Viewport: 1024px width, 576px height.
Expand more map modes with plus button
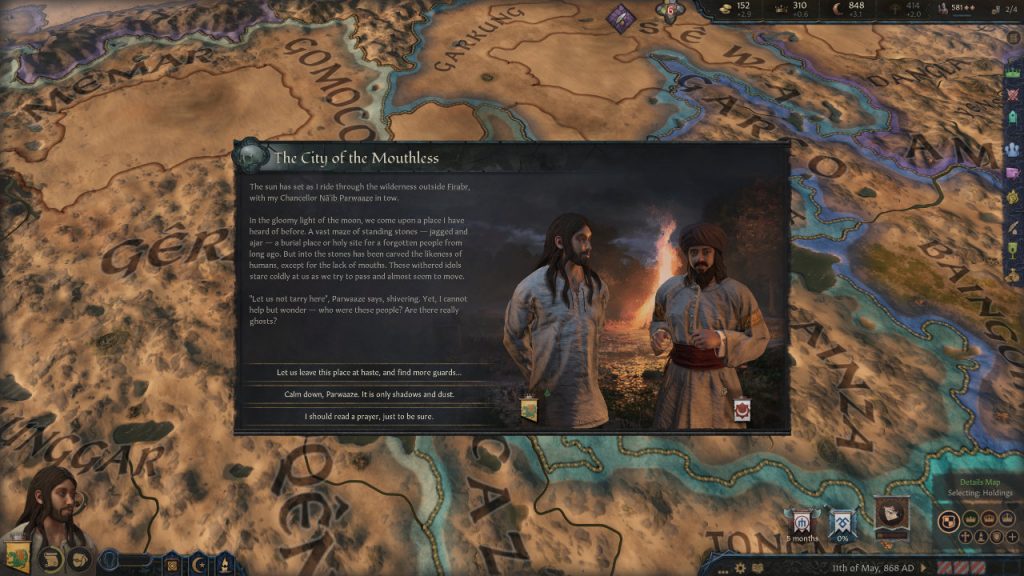point(1010,537)
